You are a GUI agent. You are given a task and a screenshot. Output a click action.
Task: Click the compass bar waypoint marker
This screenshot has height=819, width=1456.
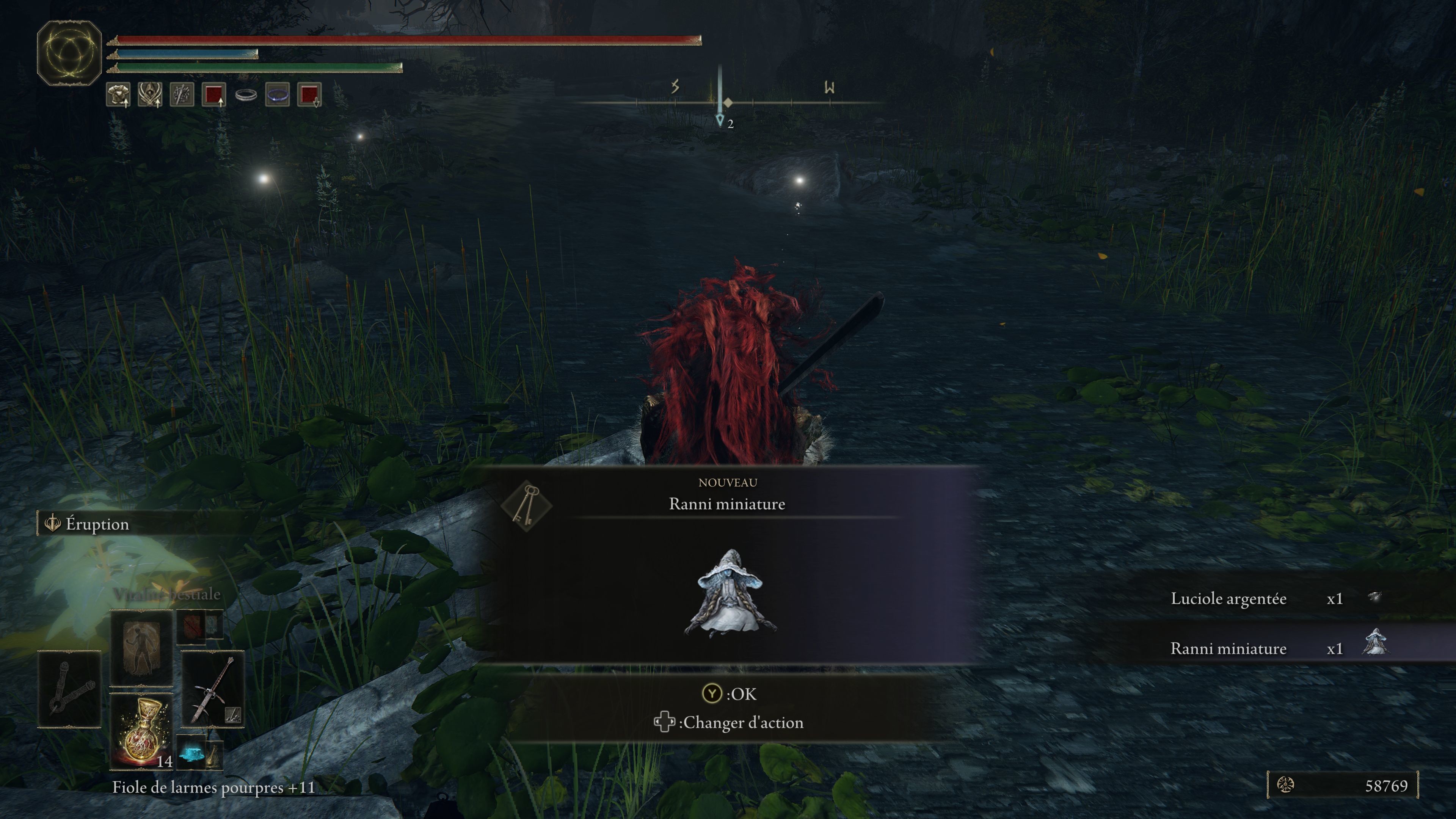click(x=720, y=119)
